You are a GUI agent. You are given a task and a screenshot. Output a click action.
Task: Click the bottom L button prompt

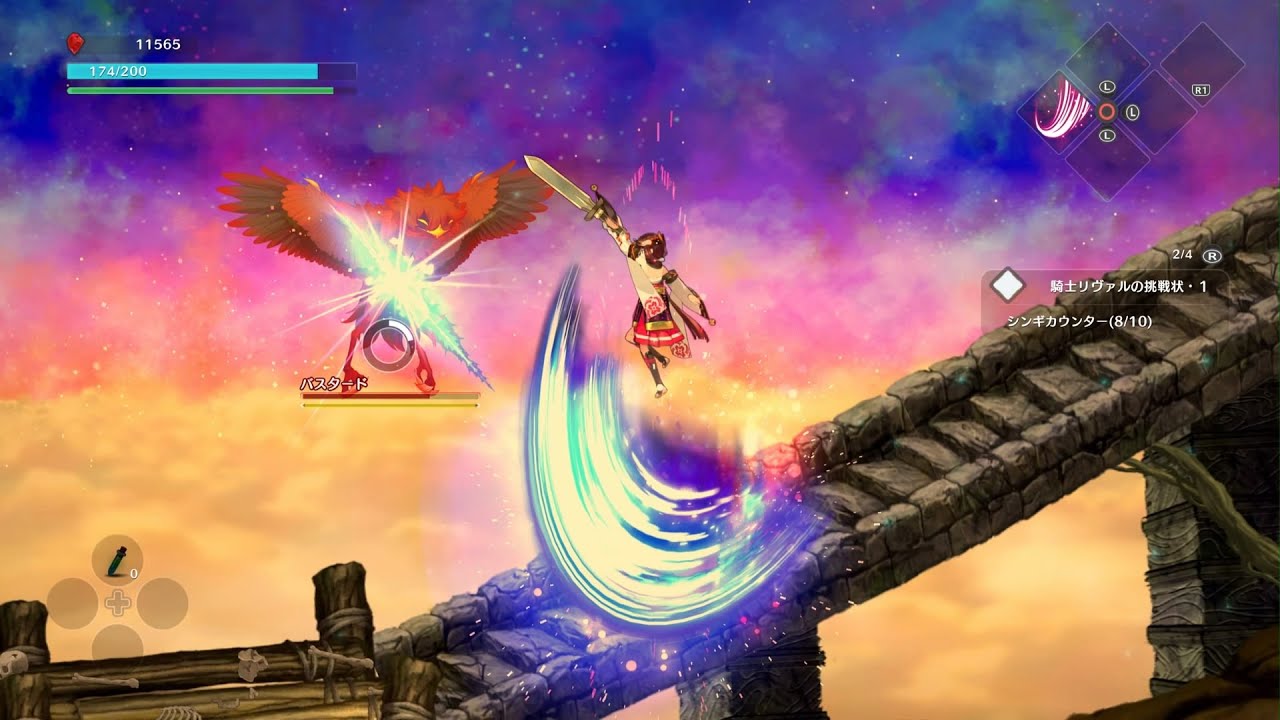(1107, 135)
